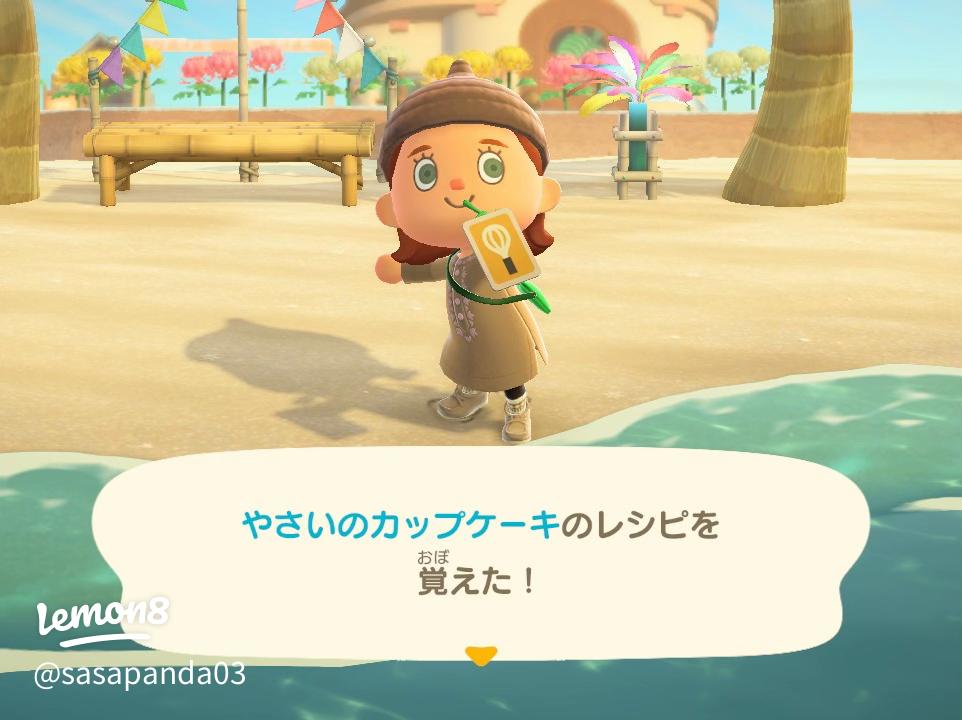Image resolution: width=962 pixels, height=720 pixels.
Task: Click the Lemon8 logo watermark
Action: pos(101,621)
